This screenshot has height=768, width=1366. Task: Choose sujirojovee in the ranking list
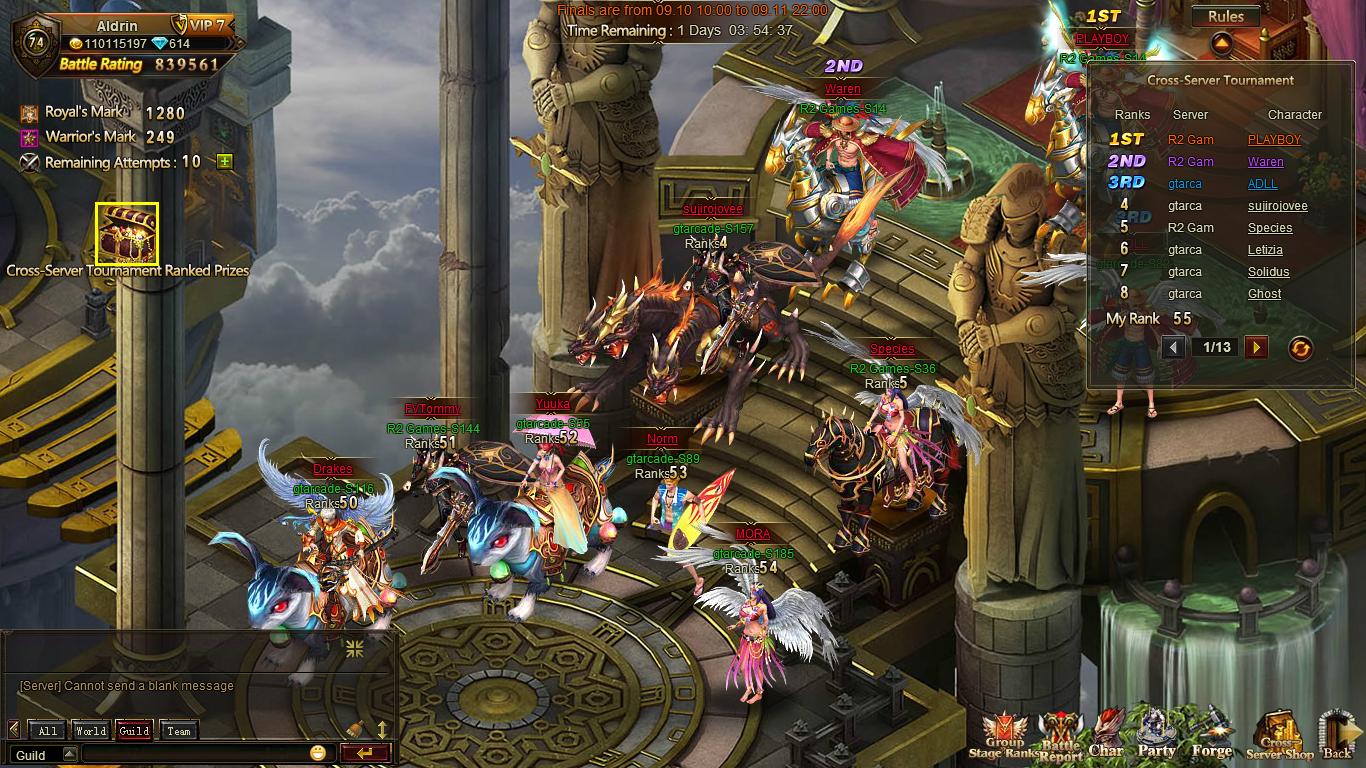[1277, 206]
